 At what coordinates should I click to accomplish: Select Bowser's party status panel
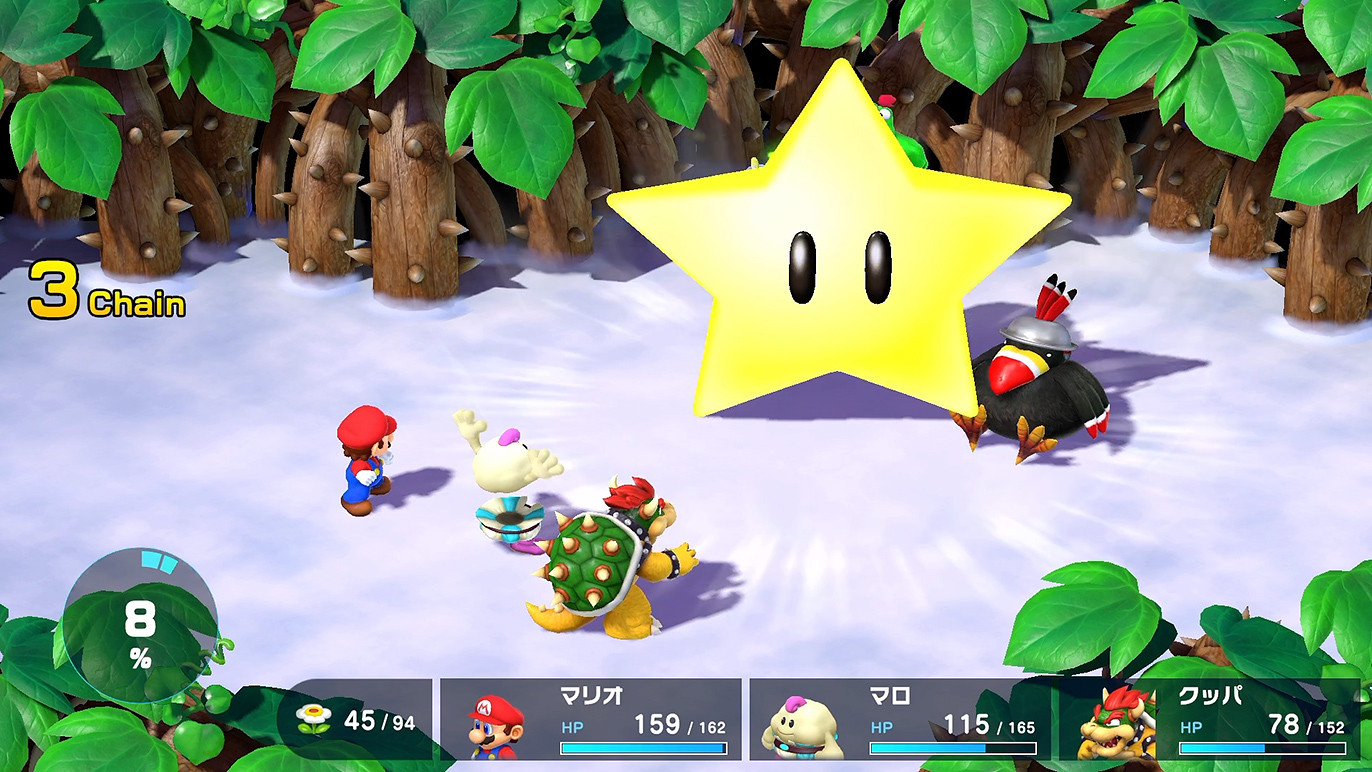coord(1210,720)
